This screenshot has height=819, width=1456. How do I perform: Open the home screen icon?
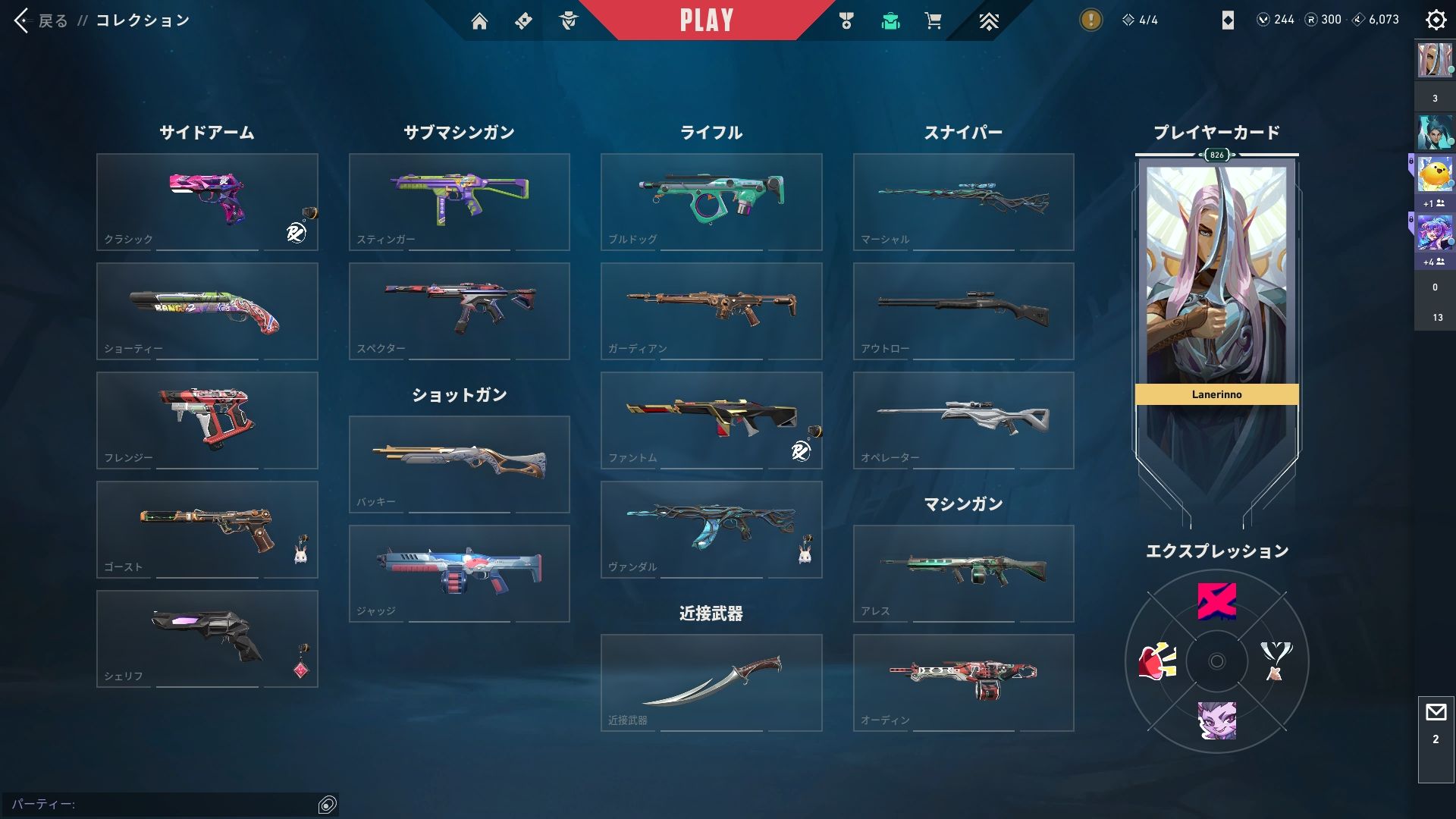(479, 21)
